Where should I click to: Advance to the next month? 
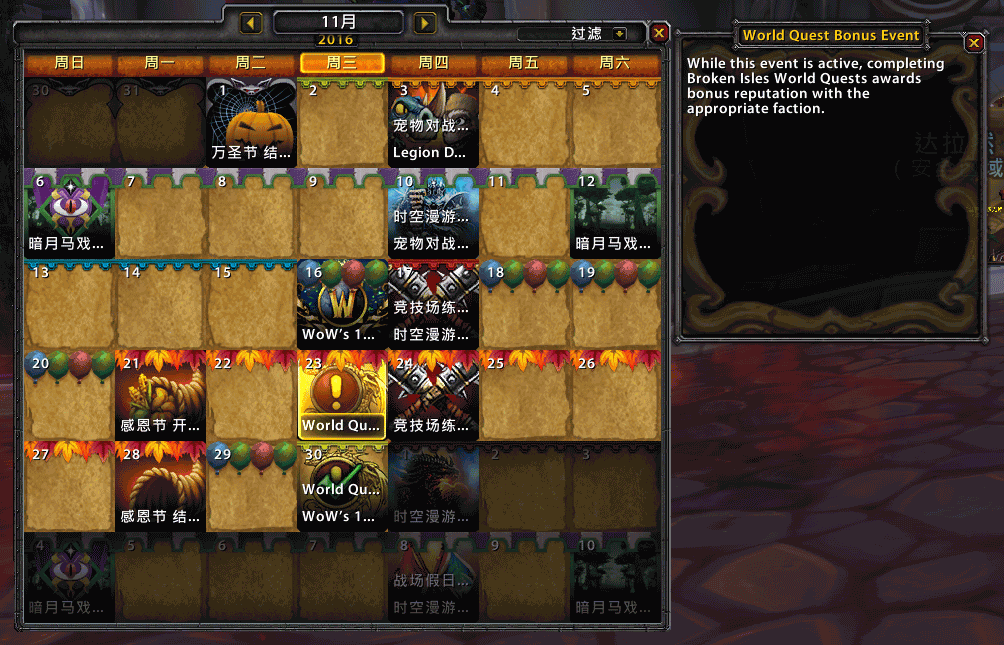click(x=425, y=22)
